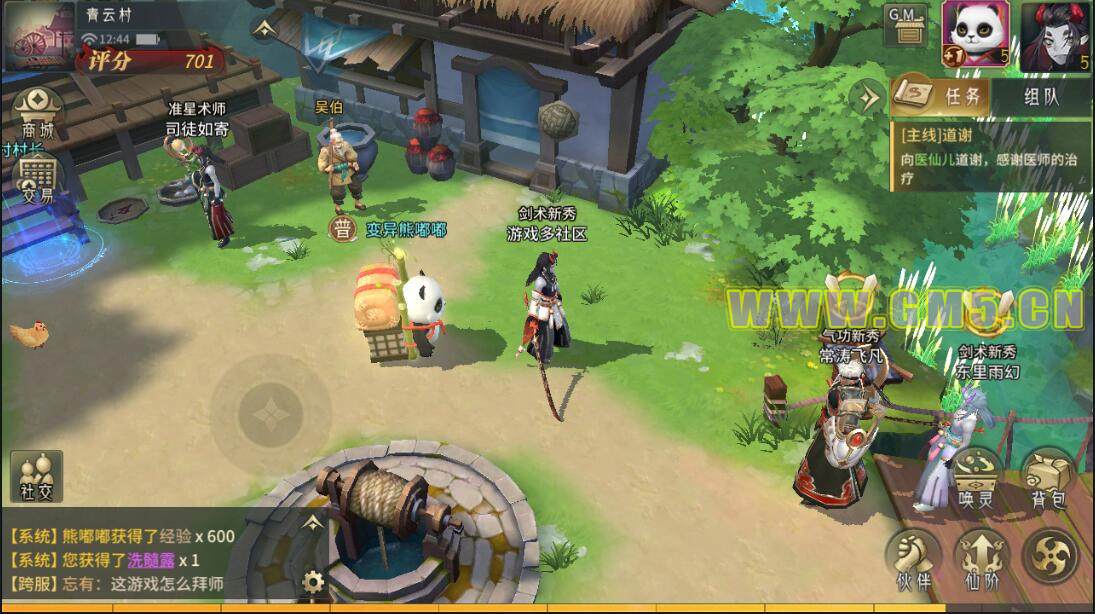The height and width of the screenshot is (614, 1095).
Task: Expand the chat log with the up arrow
Action: pyautogui.click(x=314, y=522)
